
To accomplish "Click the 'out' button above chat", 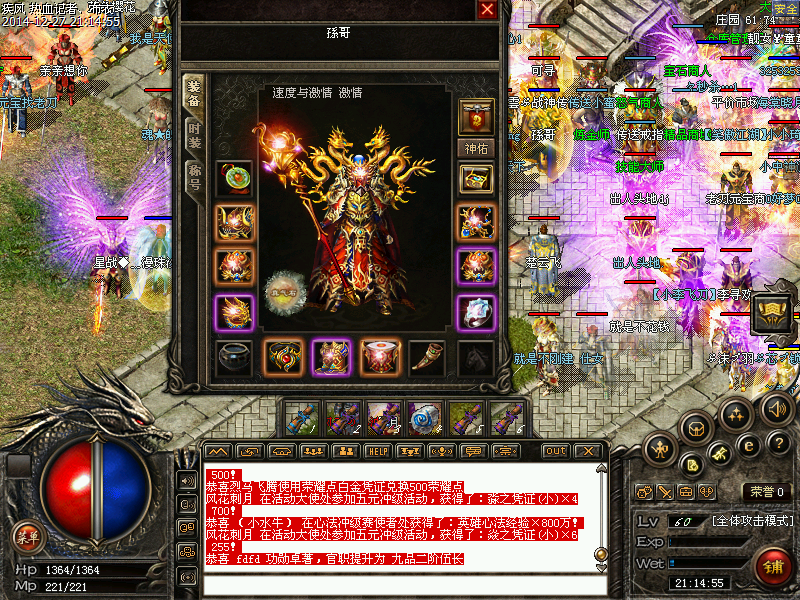I will 555,451.
